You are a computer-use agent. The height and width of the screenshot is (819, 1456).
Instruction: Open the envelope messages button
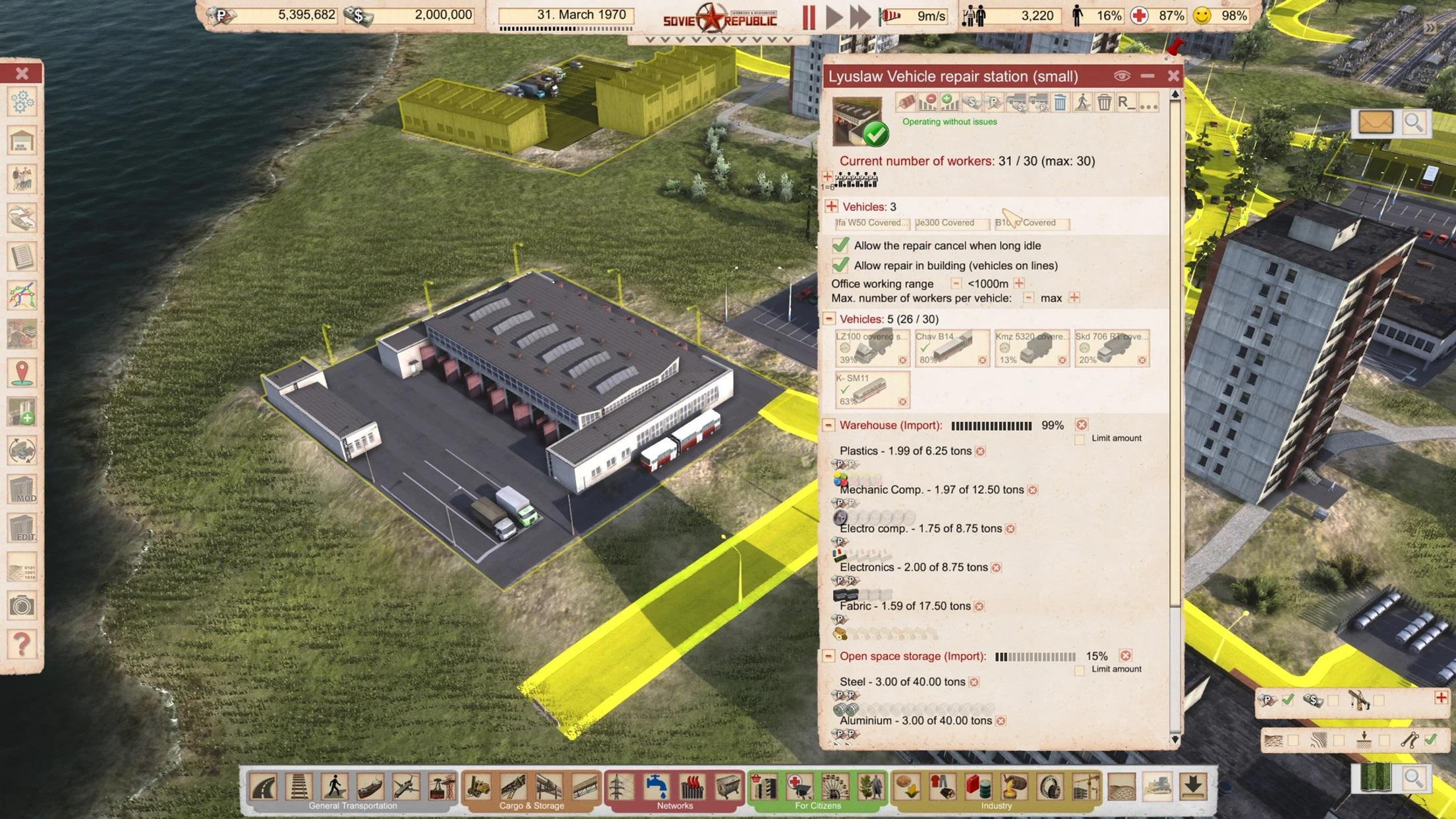[x=1376, y=123]
